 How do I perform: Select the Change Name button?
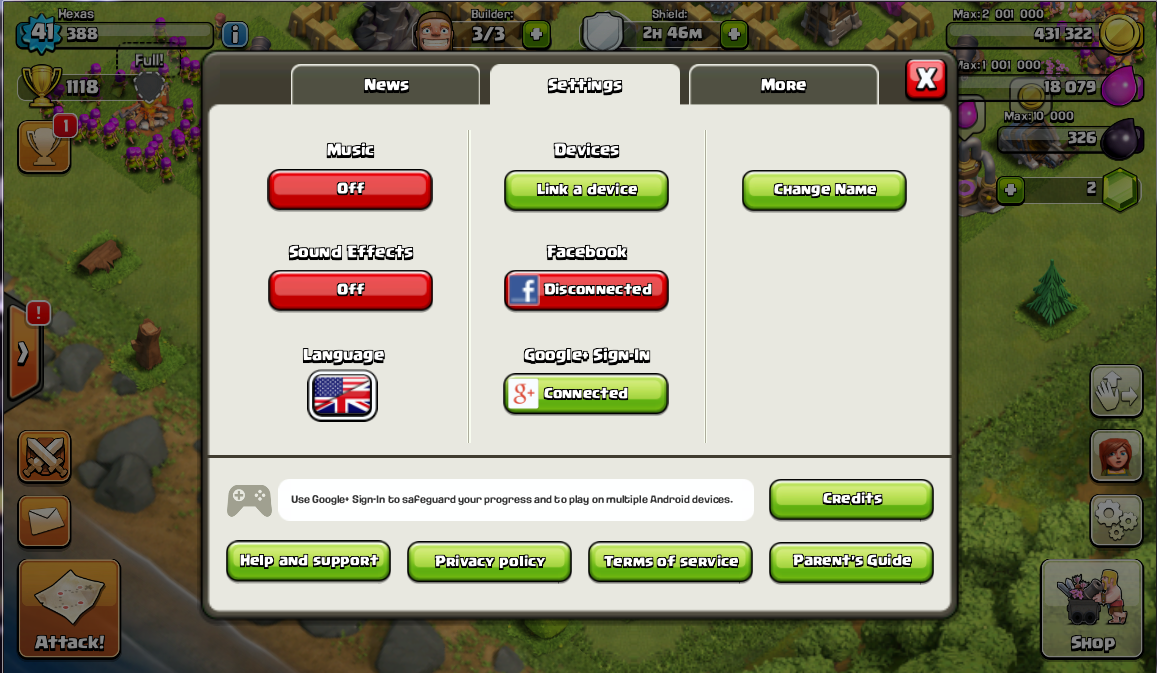tap(824, 189)
